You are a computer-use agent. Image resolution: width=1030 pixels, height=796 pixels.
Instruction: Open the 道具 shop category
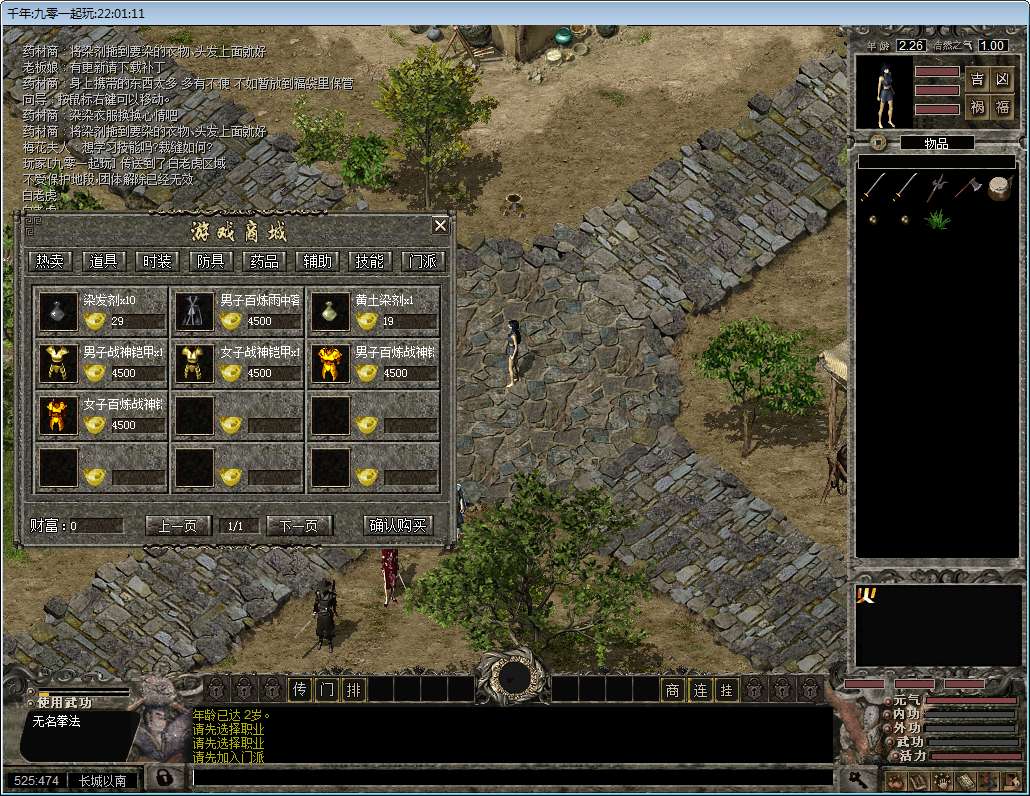104,261
